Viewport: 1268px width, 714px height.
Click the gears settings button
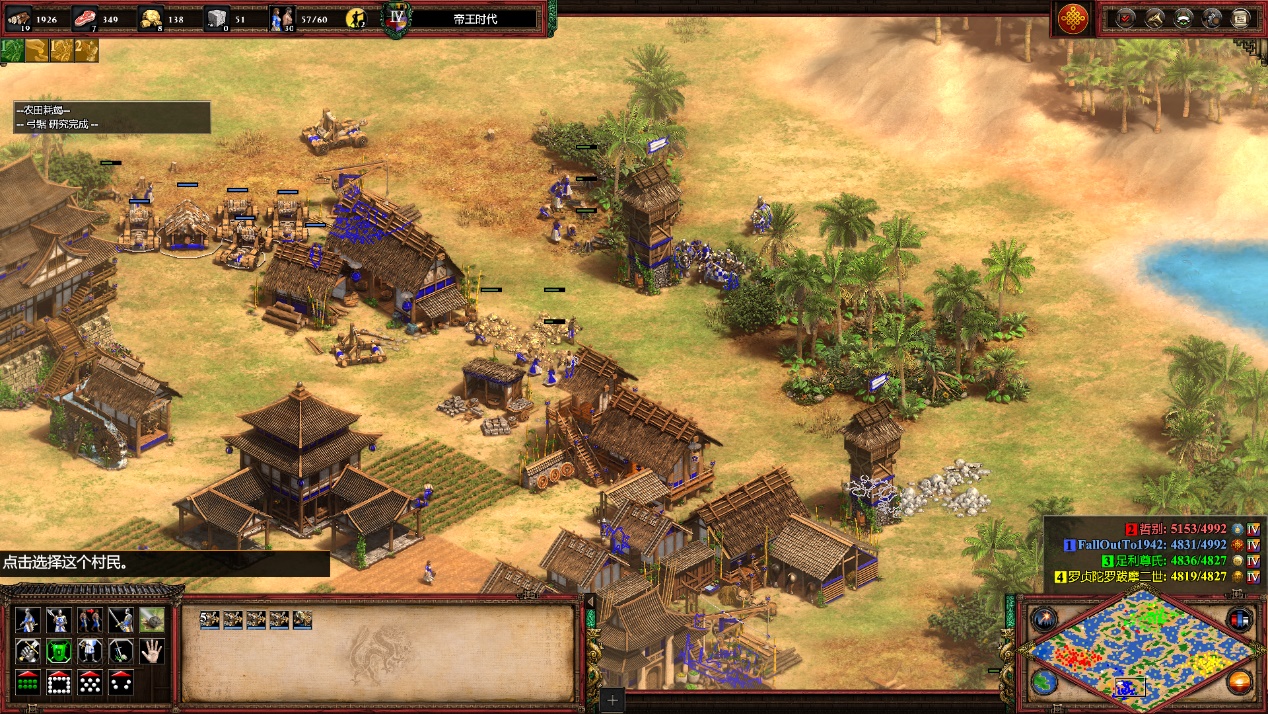pos(1212,18)
